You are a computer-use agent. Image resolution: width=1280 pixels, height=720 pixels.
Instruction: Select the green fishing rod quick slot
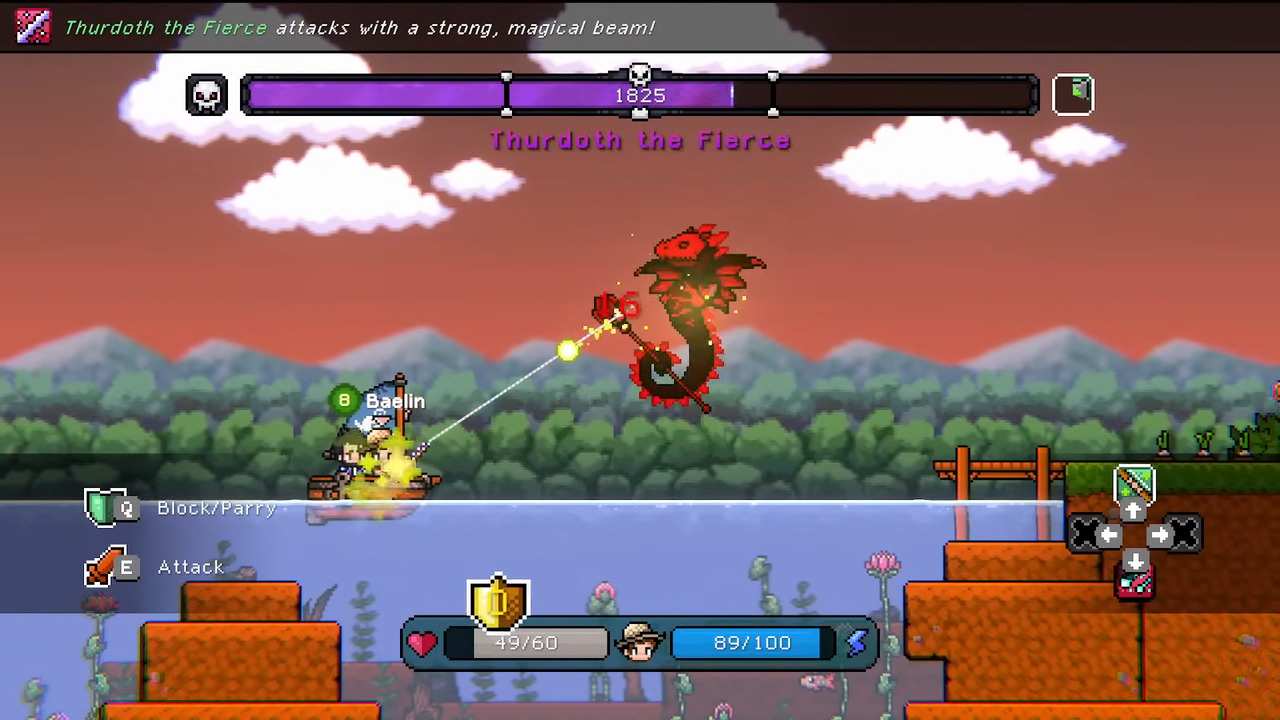[1134, 484]
